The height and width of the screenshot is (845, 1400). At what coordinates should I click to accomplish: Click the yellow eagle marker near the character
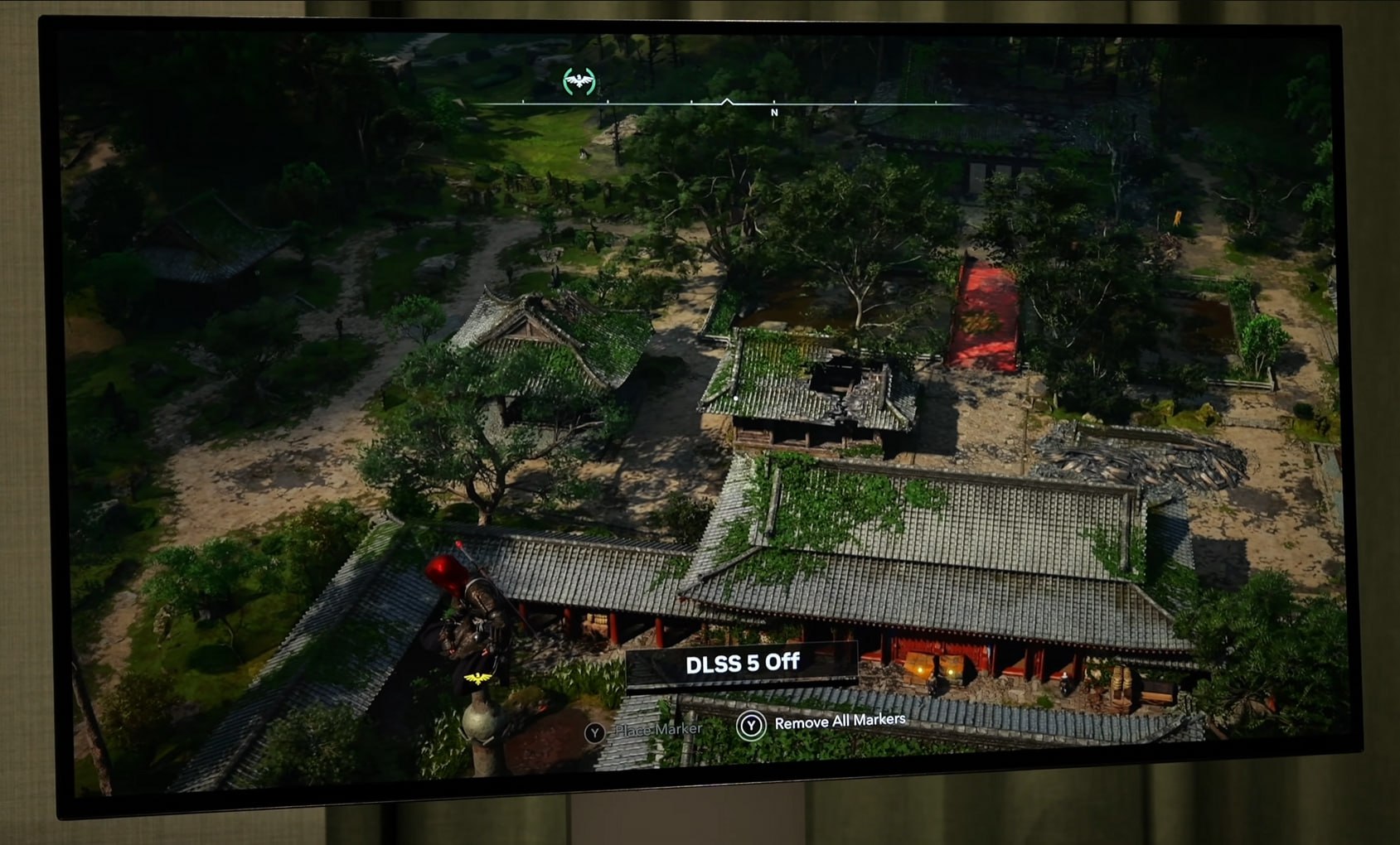point(477,679)
